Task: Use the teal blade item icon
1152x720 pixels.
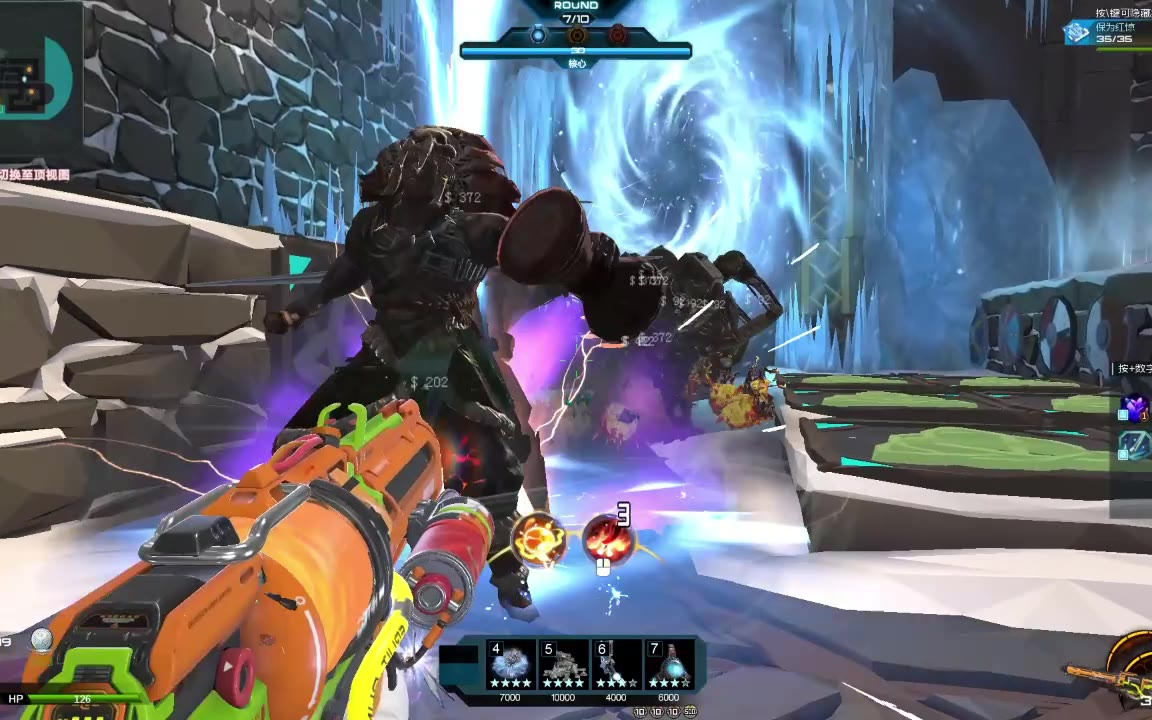Action: (1135, 445)
